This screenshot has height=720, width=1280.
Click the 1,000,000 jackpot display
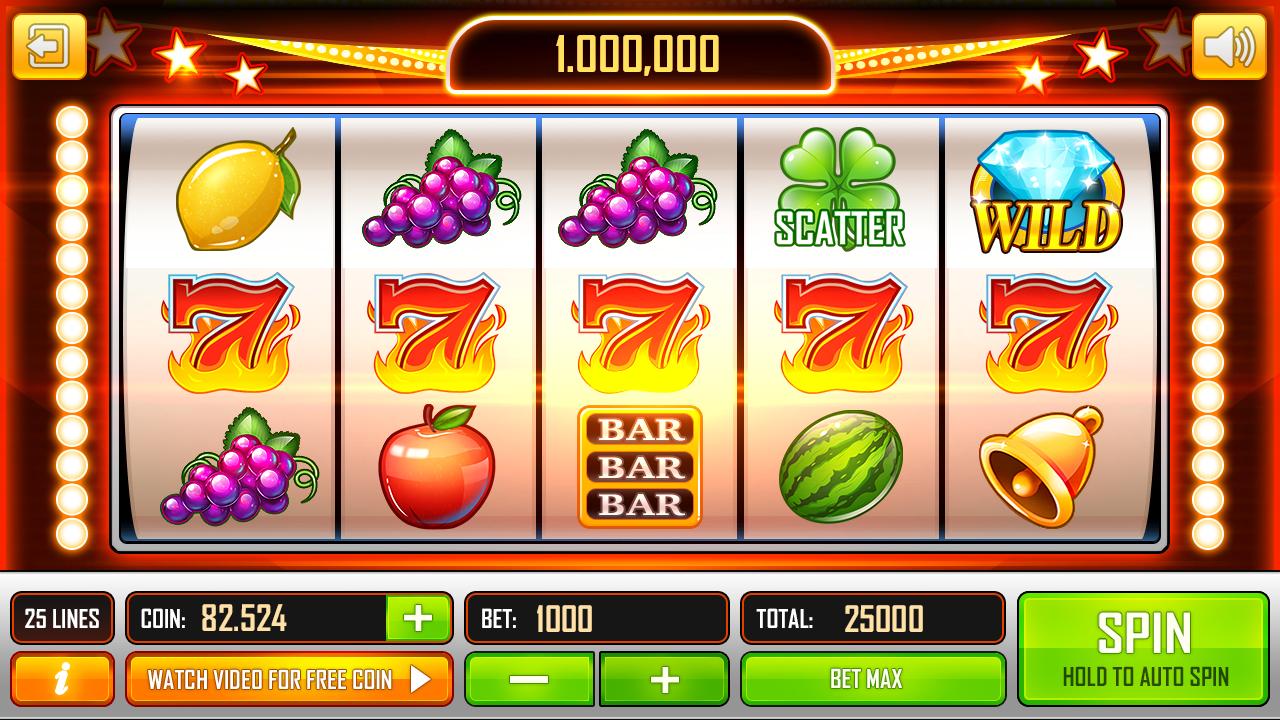coord(638,54)
